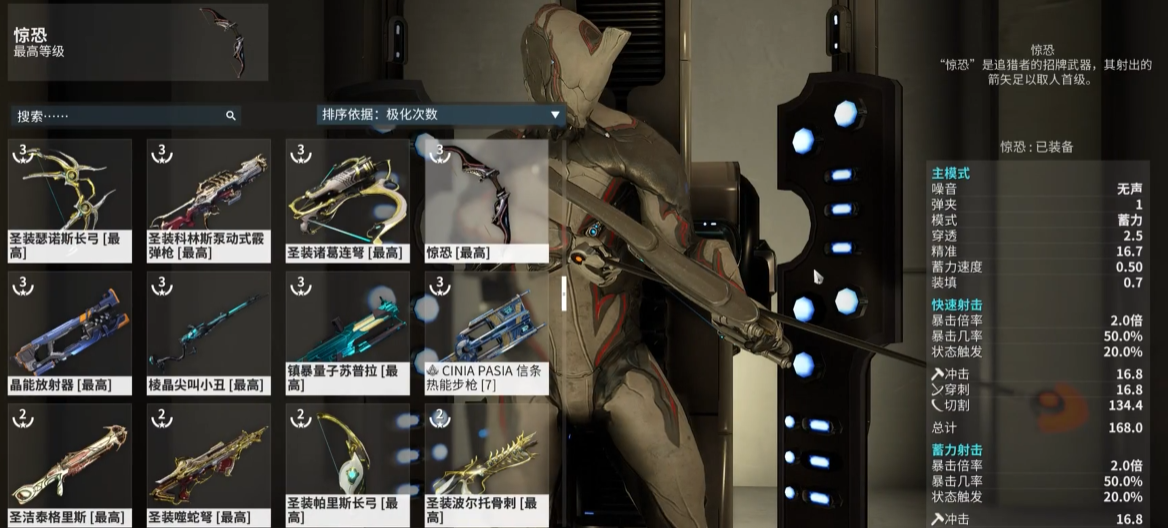This screenshot has width=1168, height=528.
Task: Select the 圣装诸葛连弩 weapon tile
Action: pyautogui.click(x=348, y=200)
